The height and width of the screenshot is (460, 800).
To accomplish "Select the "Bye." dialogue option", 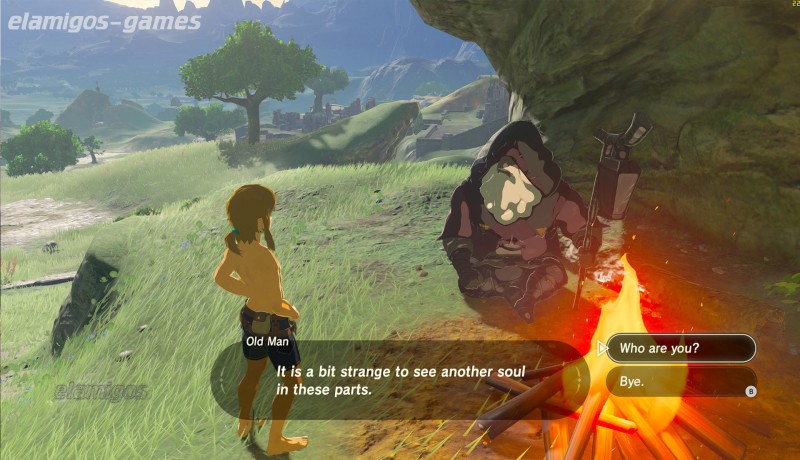I will coord(680,381).
